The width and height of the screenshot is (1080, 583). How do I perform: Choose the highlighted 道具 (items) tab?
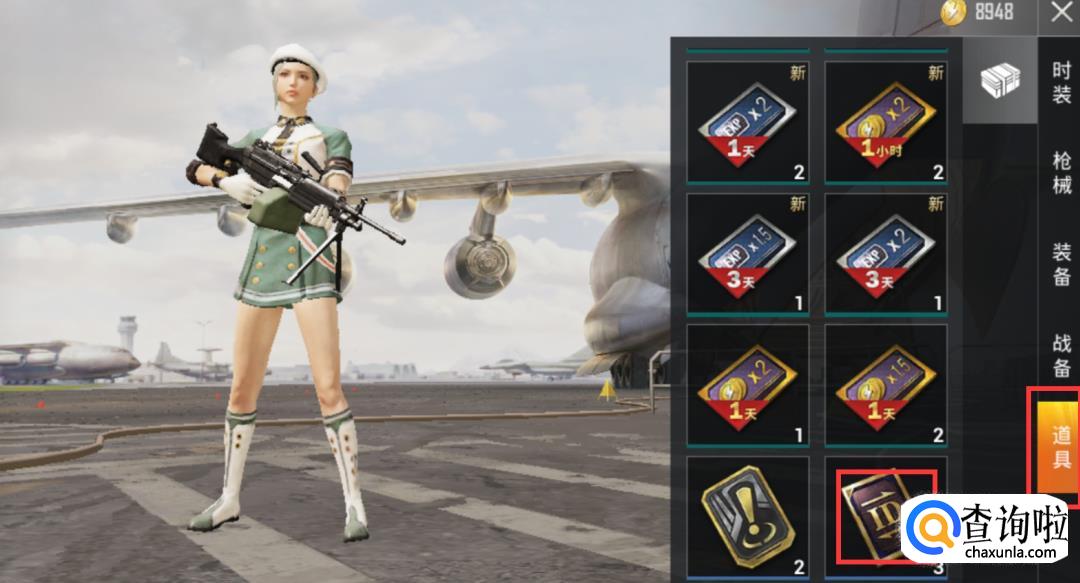(1058, 447)
